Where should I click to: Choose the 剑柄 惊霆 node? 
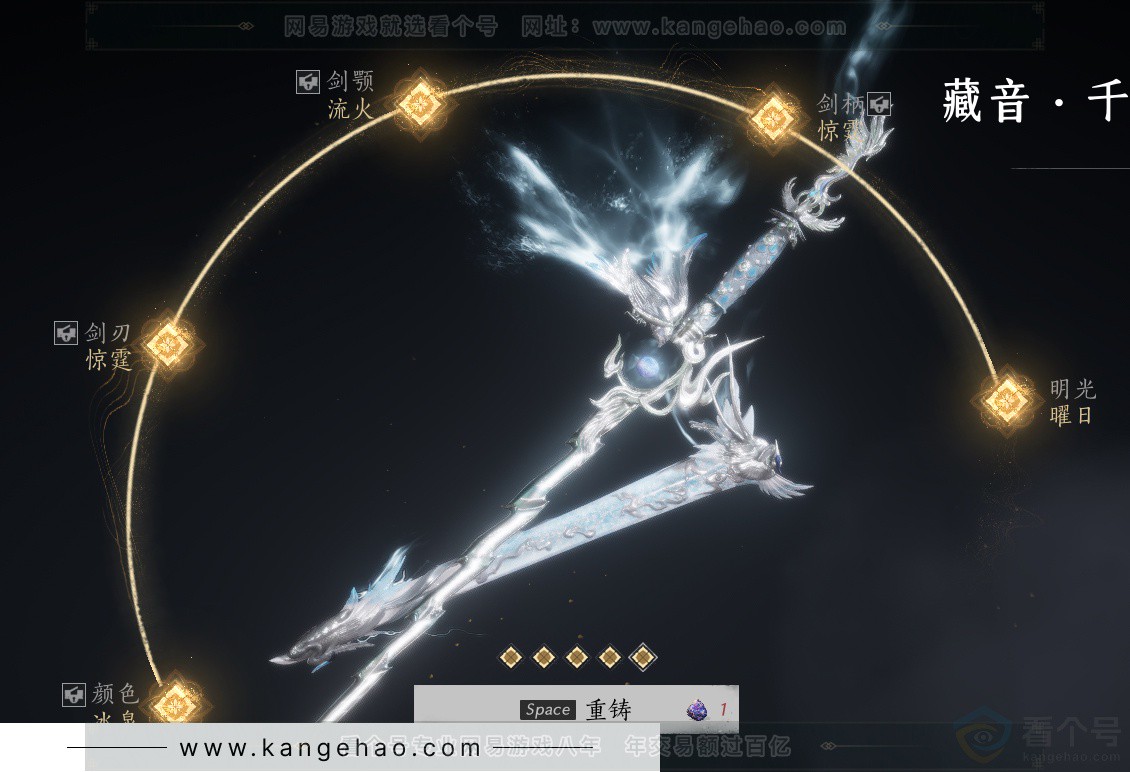tap(773, 119)
